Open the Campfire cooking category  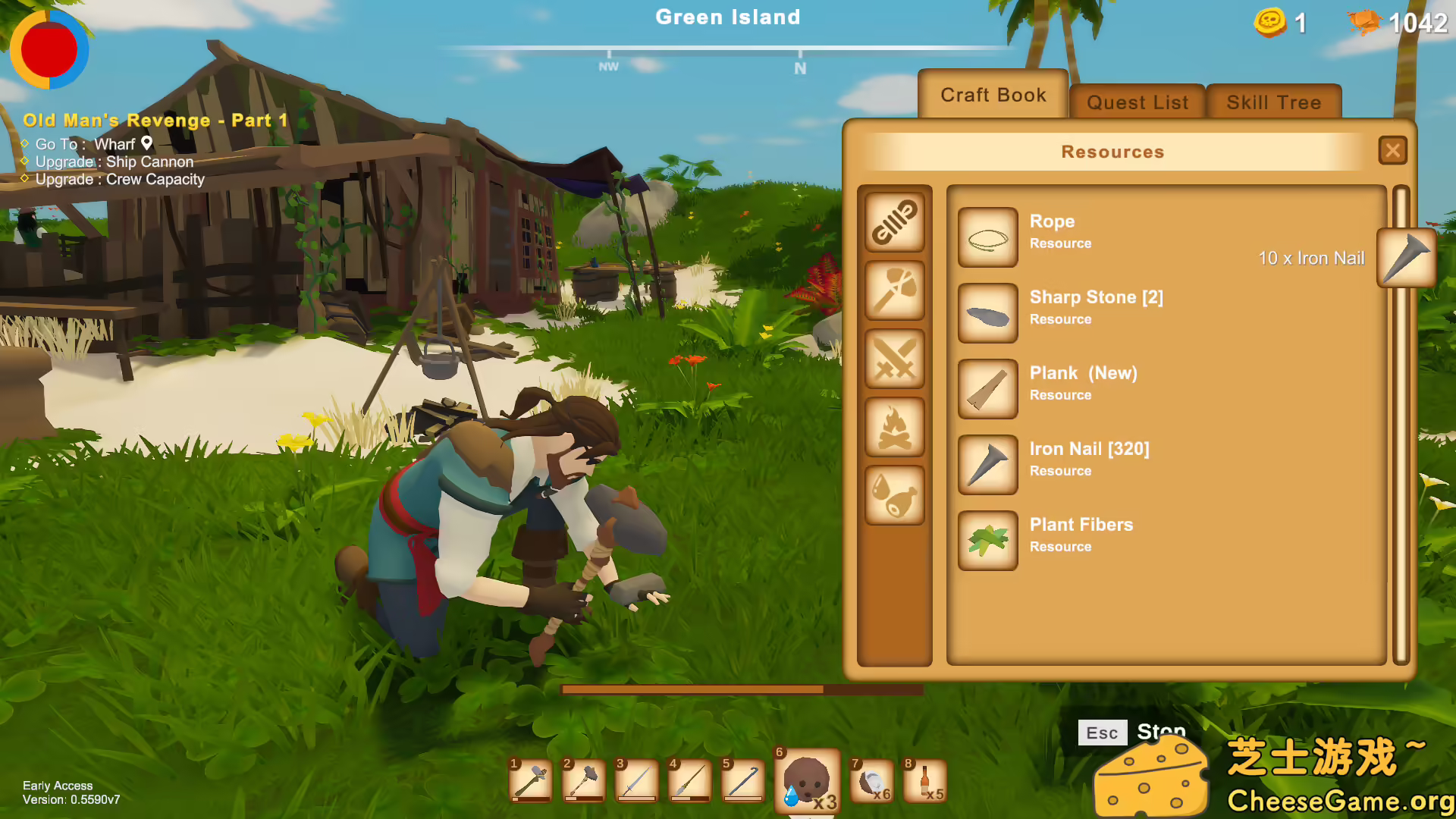895,425
